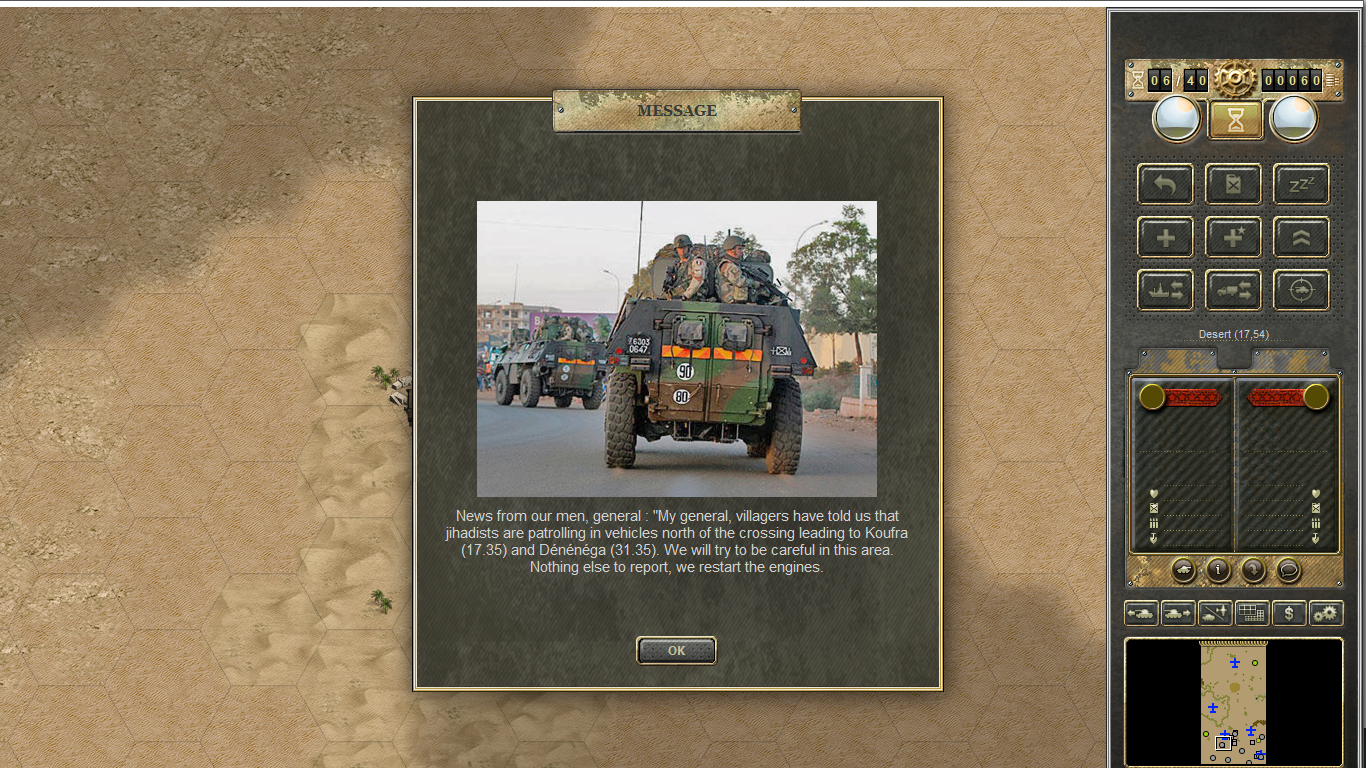Select the next unit (tank-right icon)
This screenshot has width=1366, height=768.
(1178, 613)
